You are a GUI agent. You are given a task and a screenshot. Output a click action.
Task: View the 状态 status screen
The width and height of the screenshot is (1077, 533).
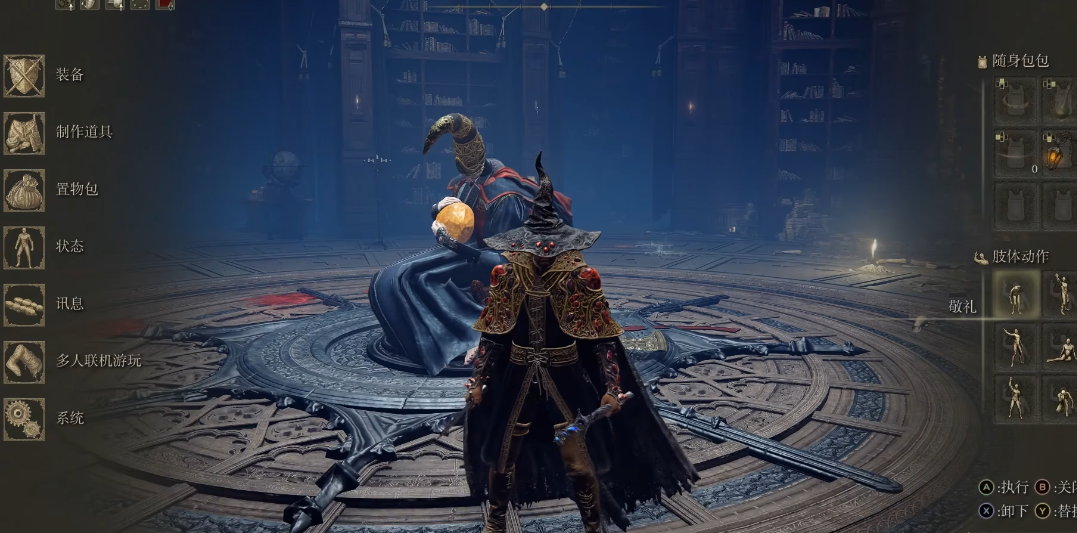tap(24, 247)
